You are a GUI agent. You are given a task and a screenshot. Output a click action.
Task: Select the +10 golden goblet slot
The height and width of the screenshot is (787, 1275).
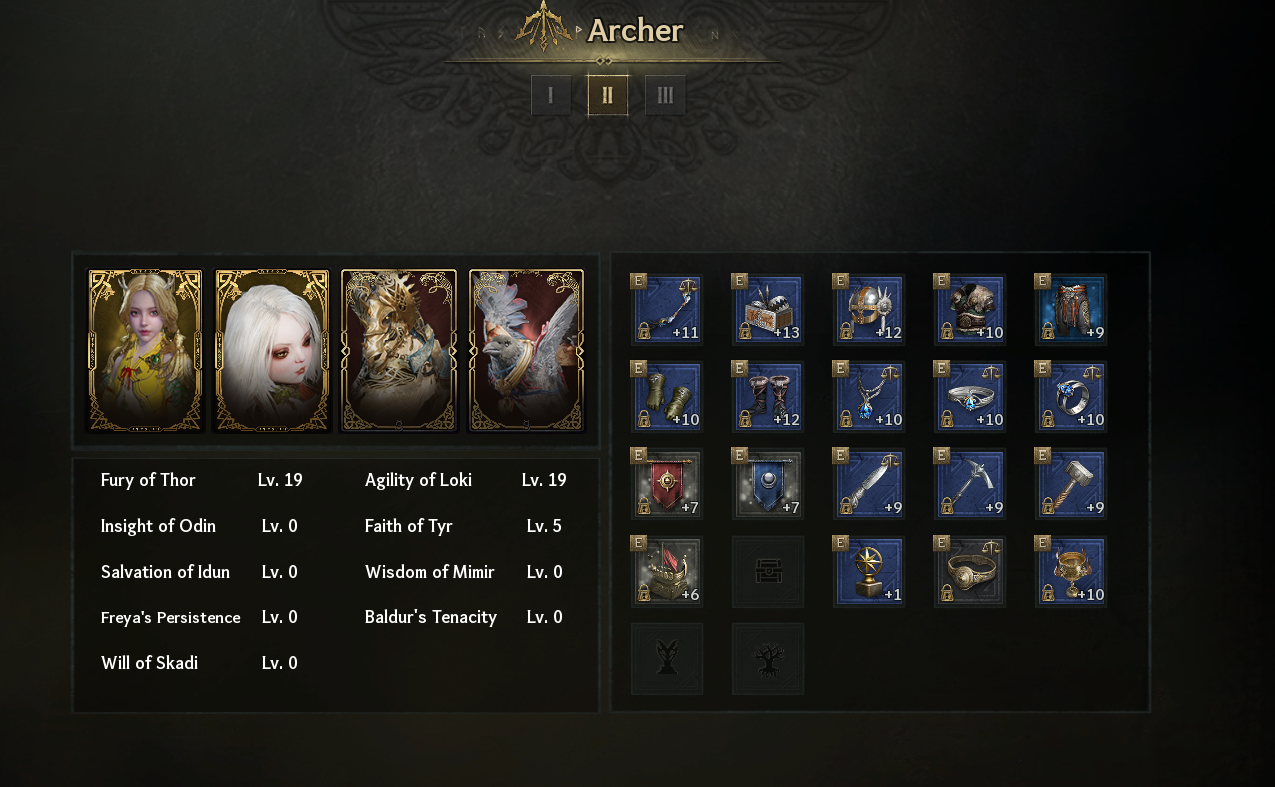1071,571
